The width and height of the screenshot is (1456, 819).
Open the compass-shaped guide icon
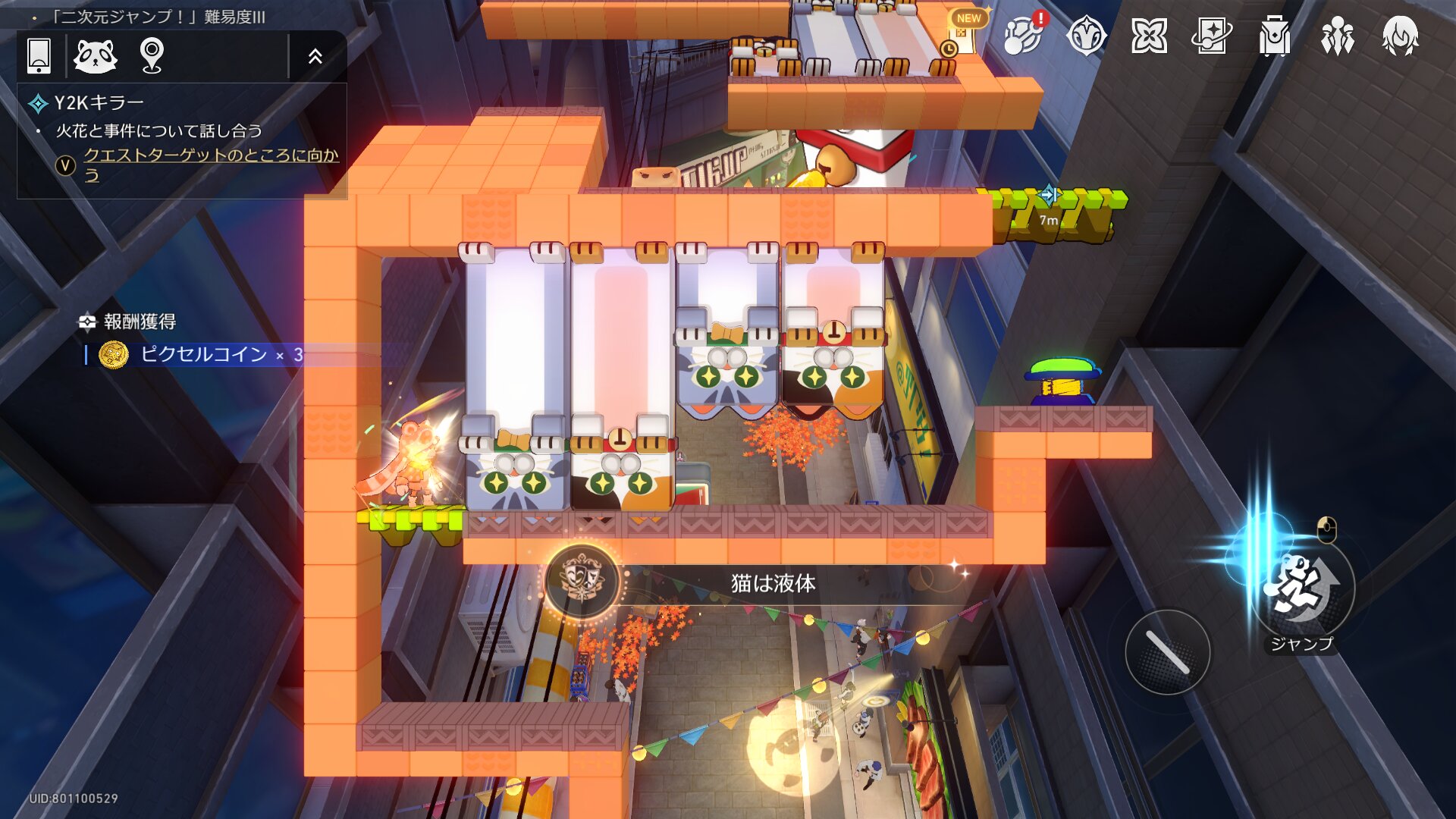click(x=1086, y=36)
